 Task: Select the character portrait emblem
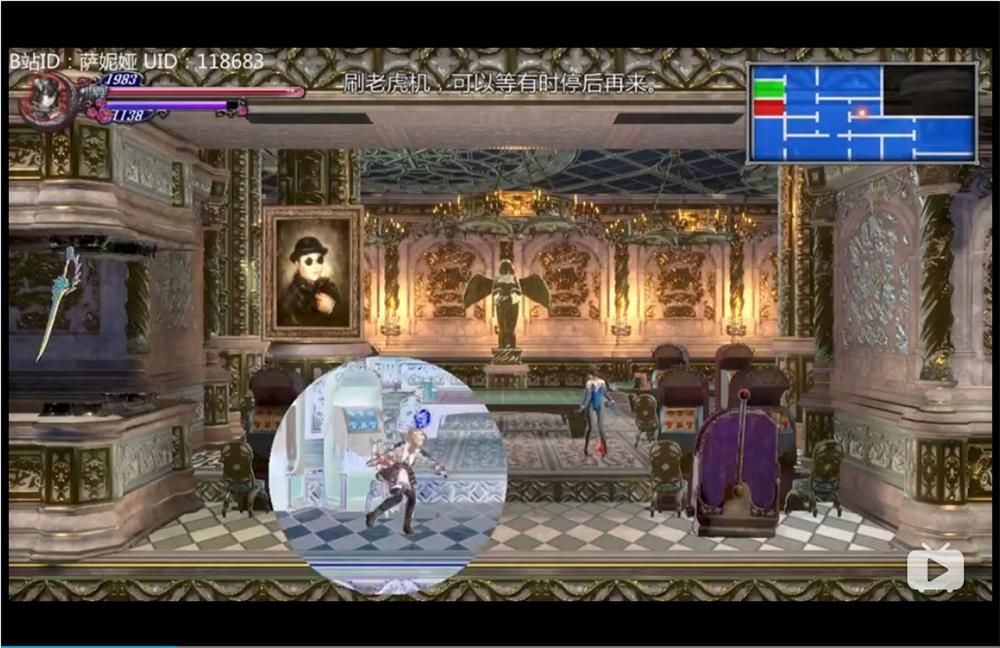[48, 99]
